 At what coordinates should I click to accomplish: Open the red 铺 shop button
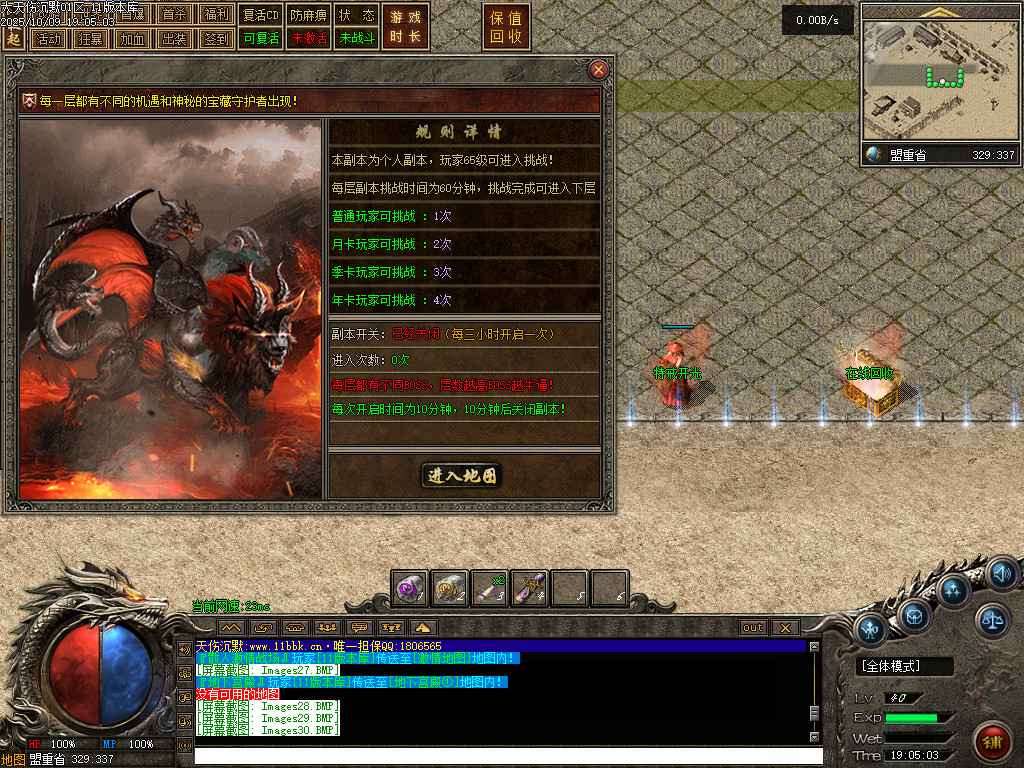(x=991, y=741)
